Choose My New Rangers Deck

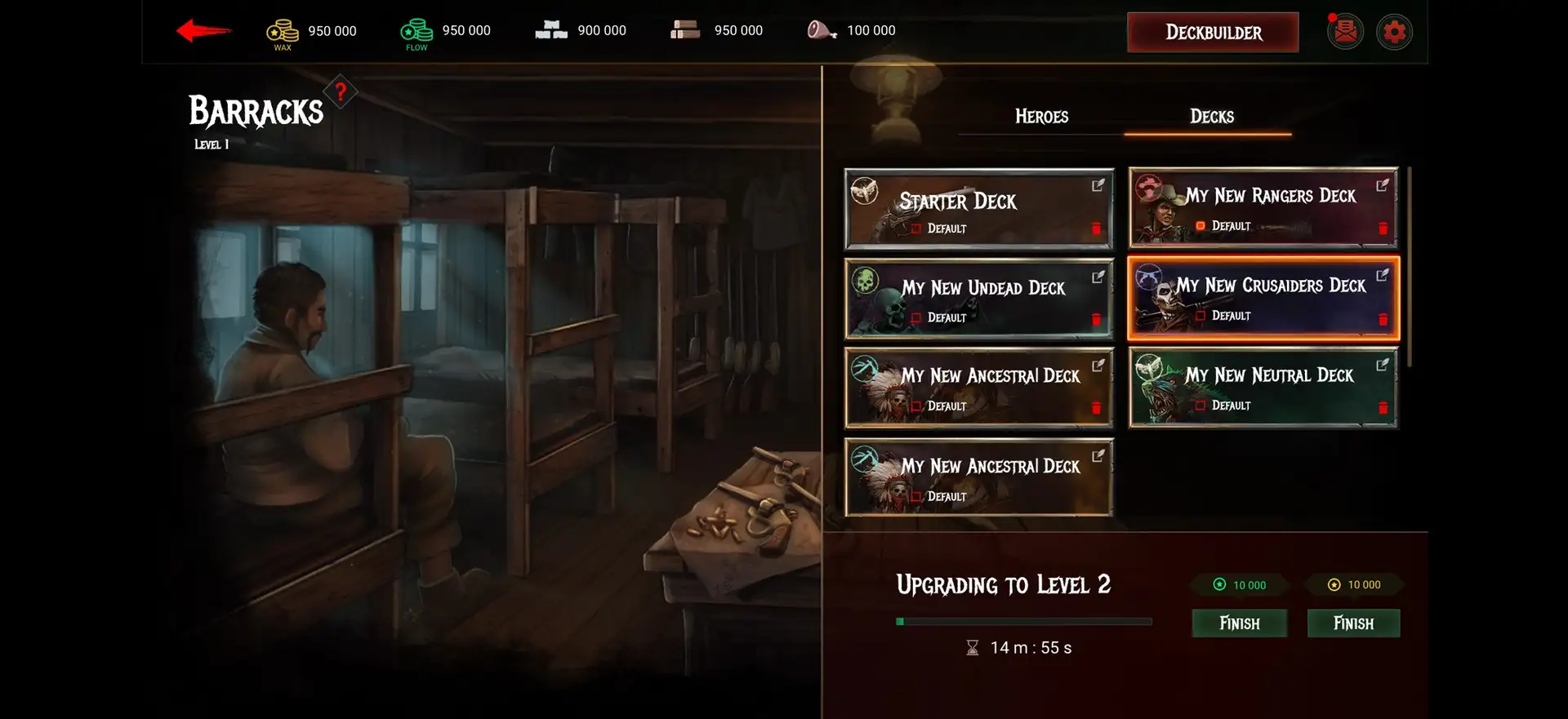1263,207
